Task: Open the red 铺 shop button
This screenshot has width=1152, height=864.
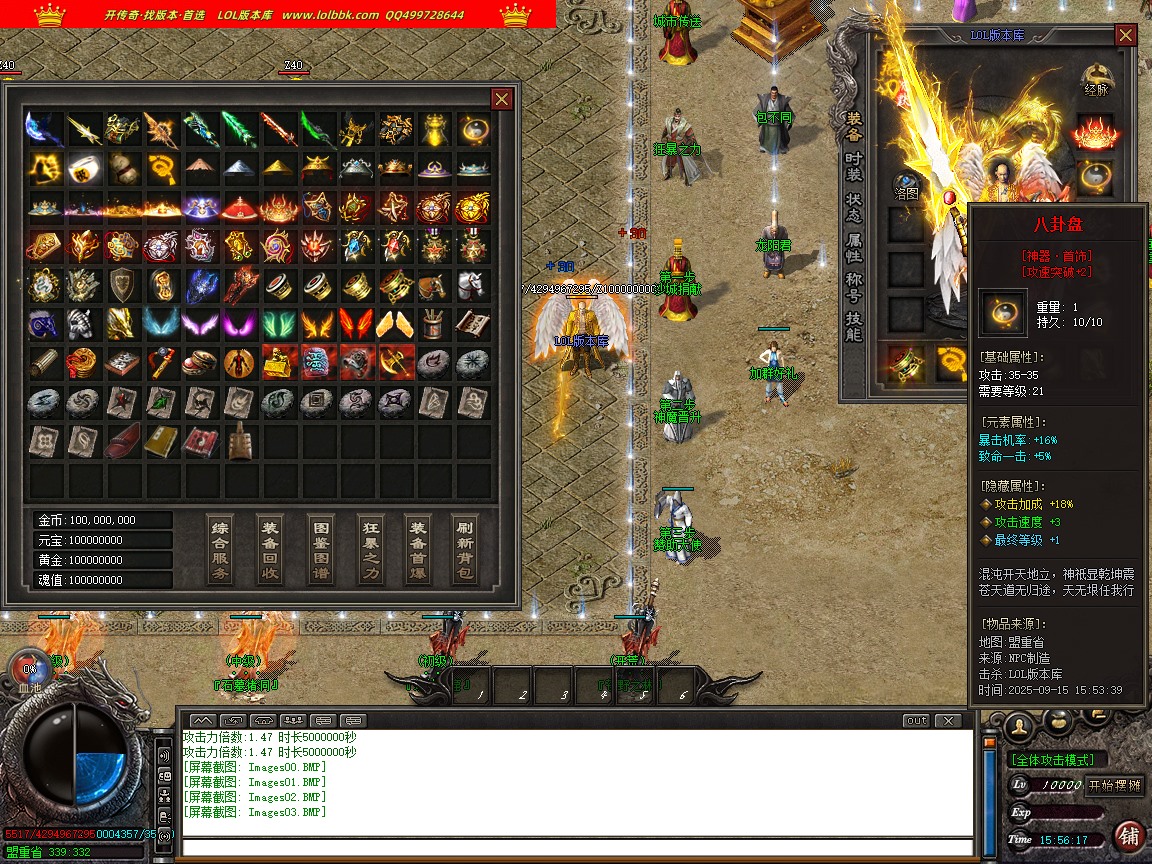Action: [1129, 836]
